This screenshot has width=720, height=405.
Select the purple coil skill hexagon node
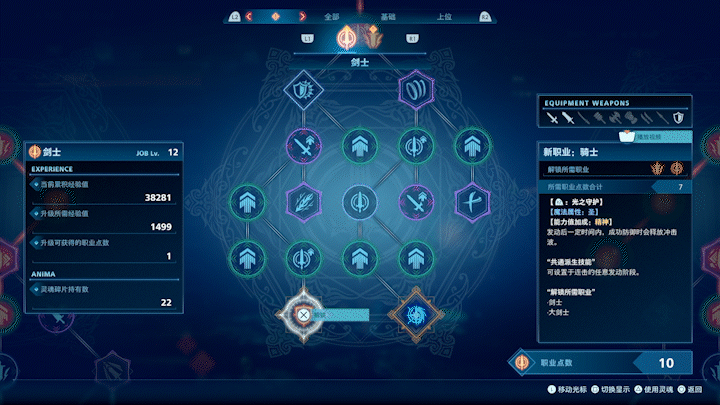(413, 90)
